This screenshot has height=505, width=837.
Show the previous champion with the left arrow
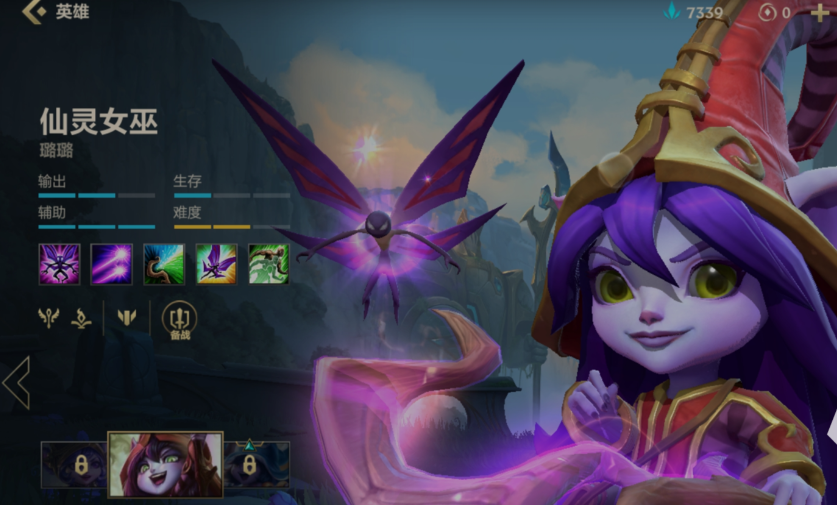point(16,382)
